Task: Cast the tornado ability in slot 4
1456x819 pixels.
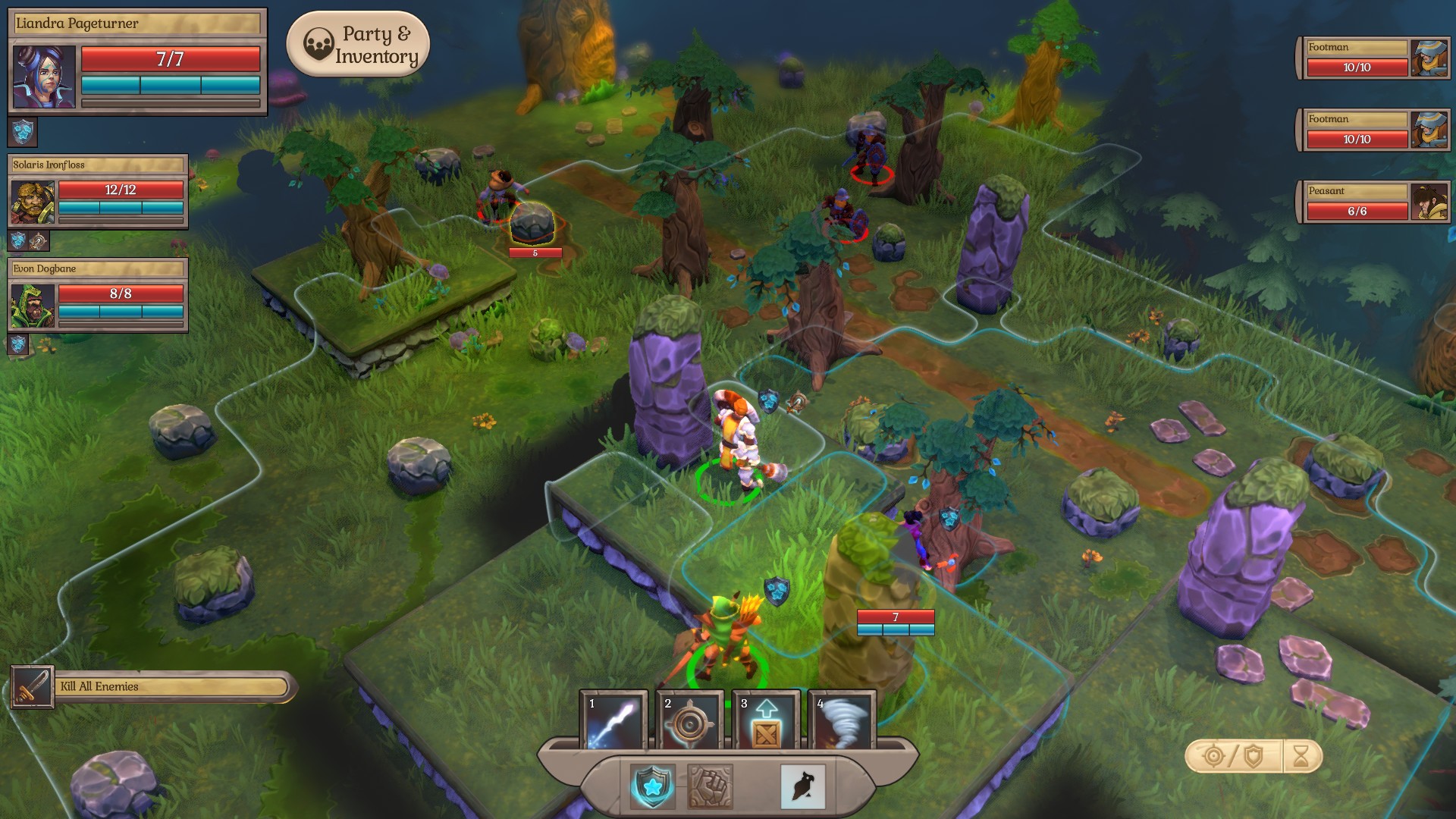Action: 842,720
